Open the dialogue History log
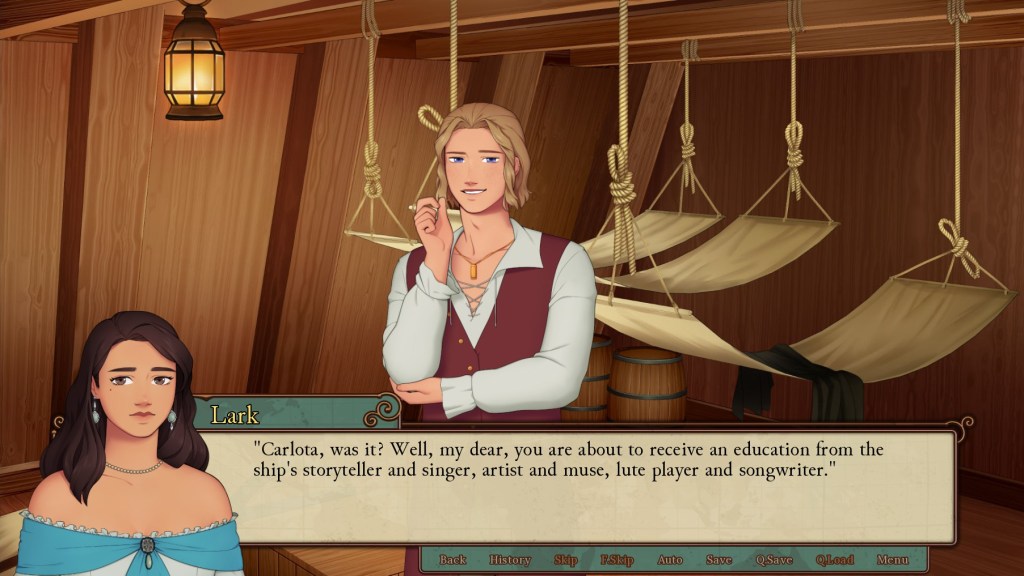This screenshot has width=1024, height=576. click(x=510, y=560)
